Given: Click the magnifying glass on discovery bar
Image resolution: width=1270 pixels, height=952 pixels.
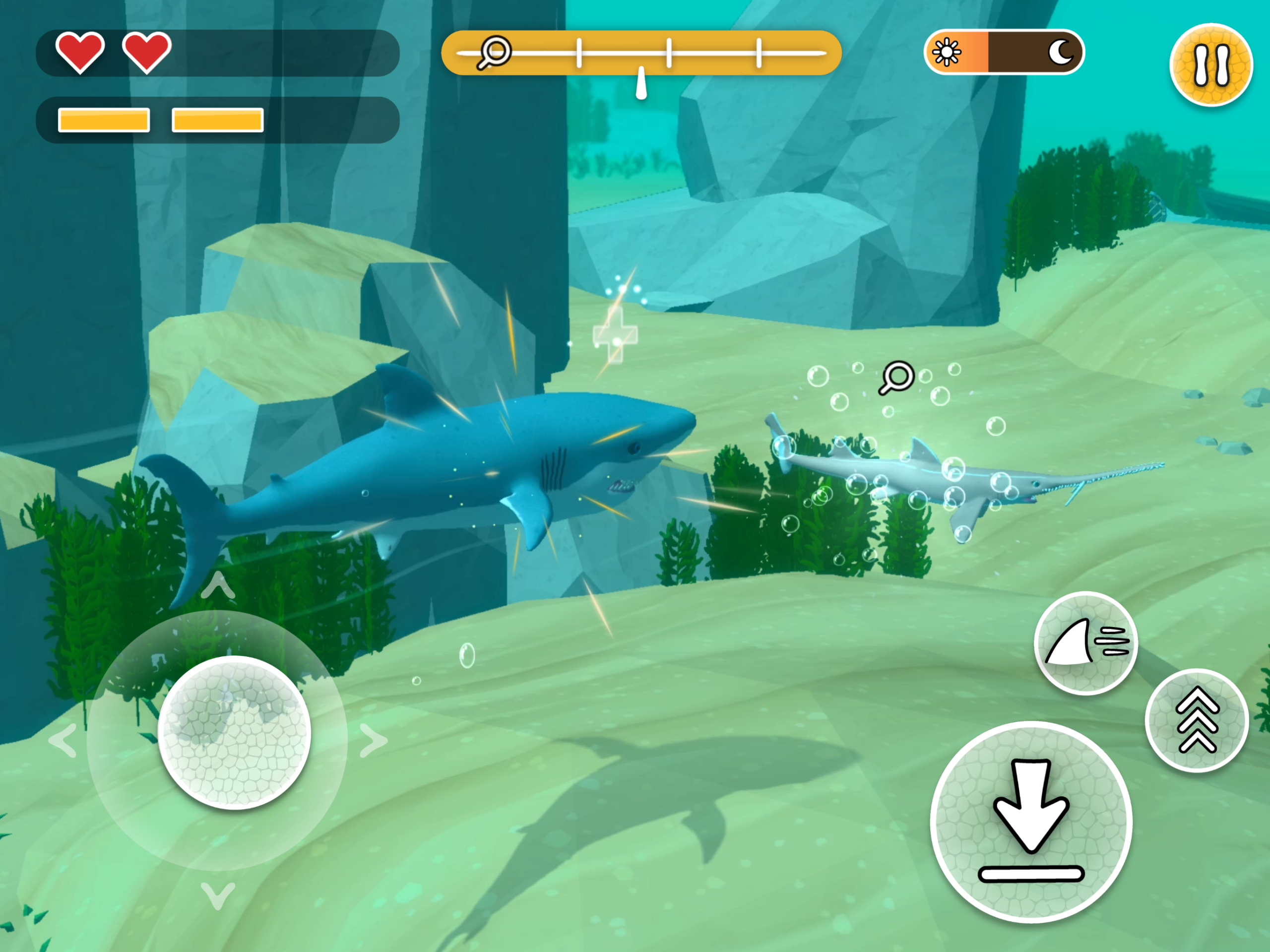Looking at the screenshot, I should 494,53.
